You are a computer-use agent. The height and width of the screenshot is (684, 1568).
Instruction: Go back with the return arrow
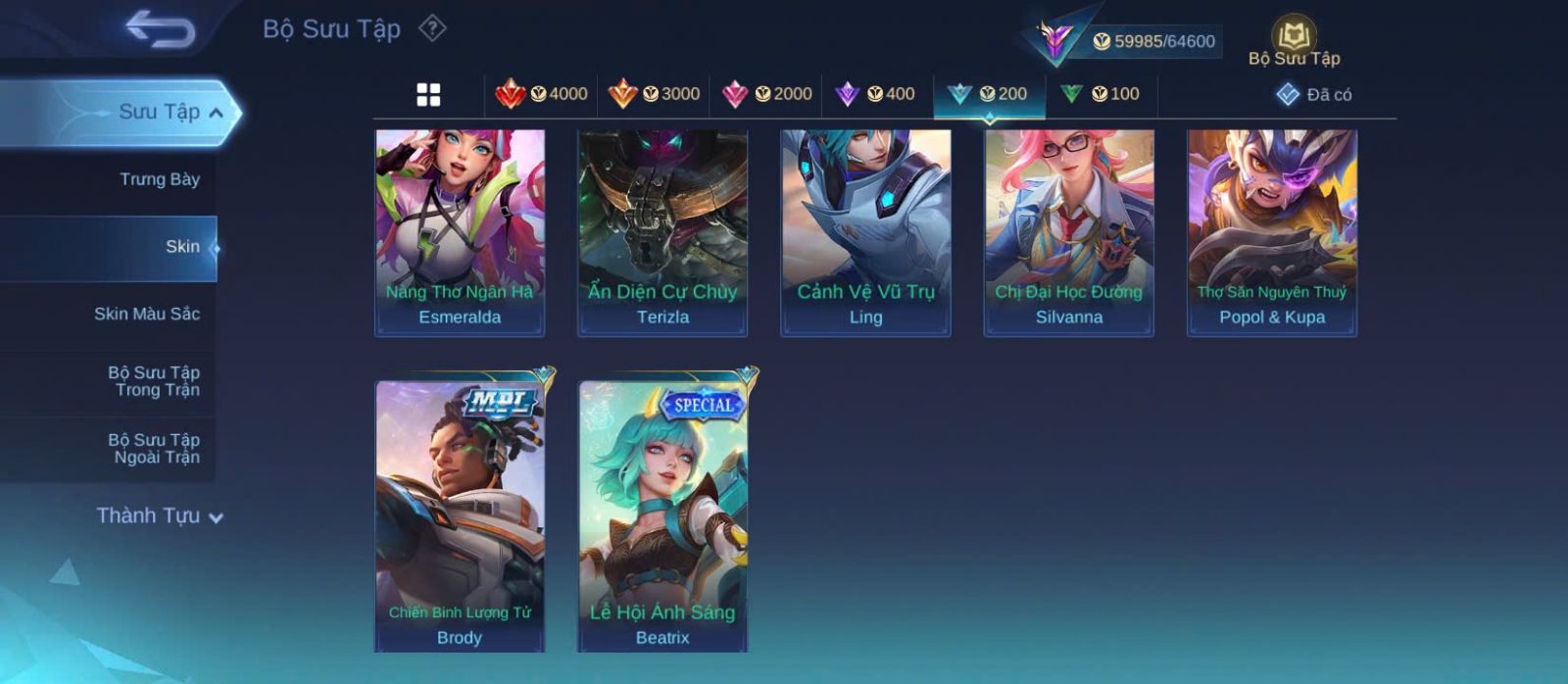pos(160,29)
